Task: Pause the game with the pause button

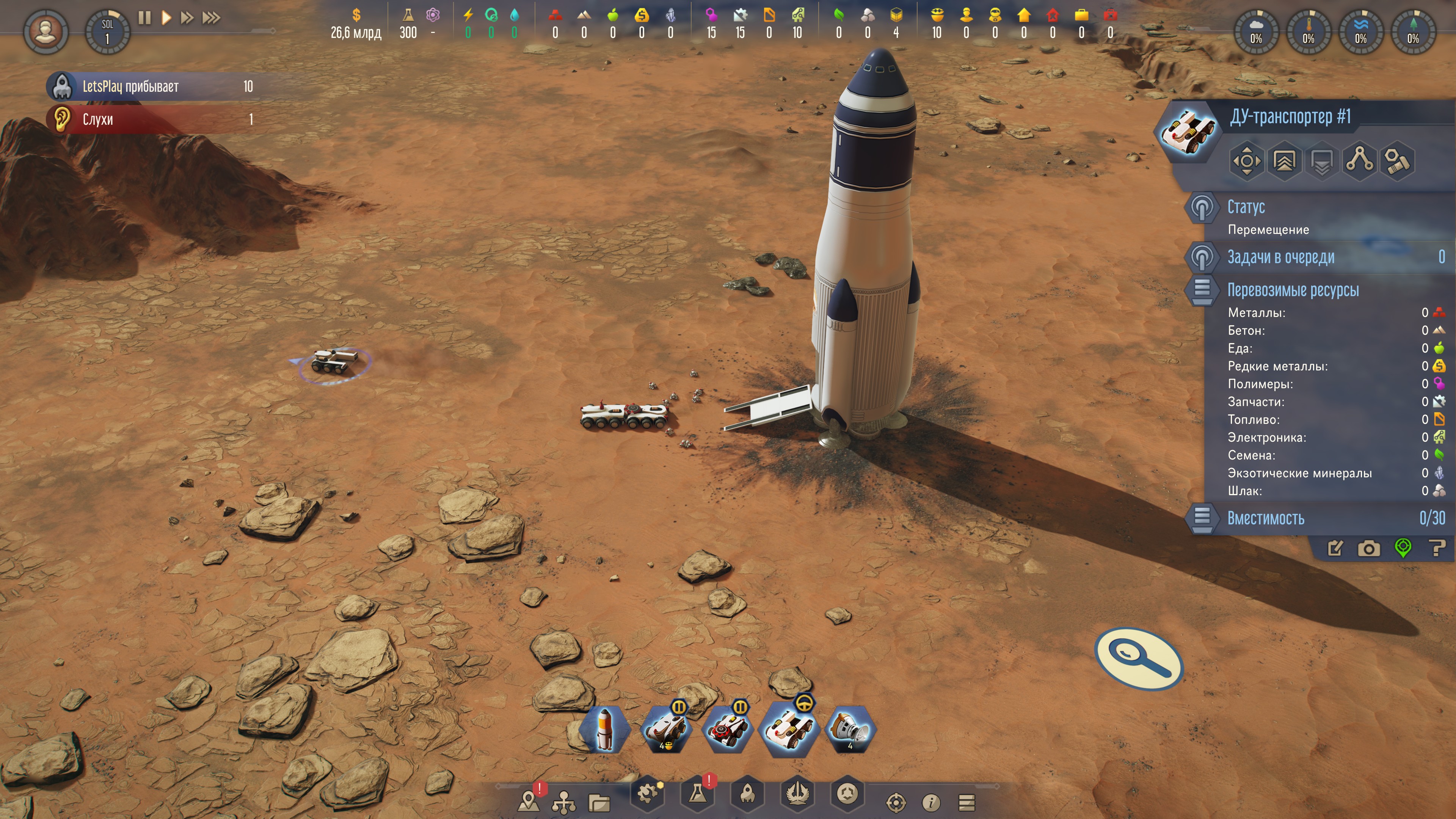Action: click(x=145, y=17)
